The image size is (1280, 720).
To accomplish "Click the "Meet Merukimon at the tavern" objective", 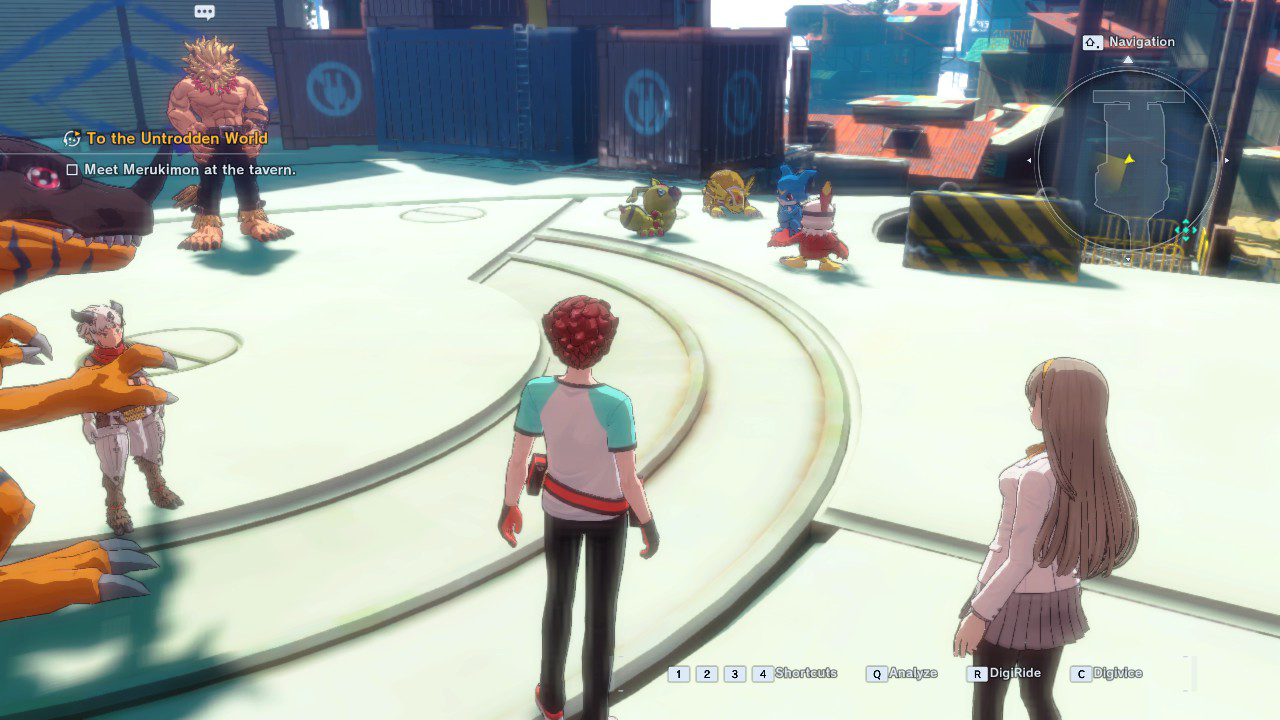I will point(189,170).
